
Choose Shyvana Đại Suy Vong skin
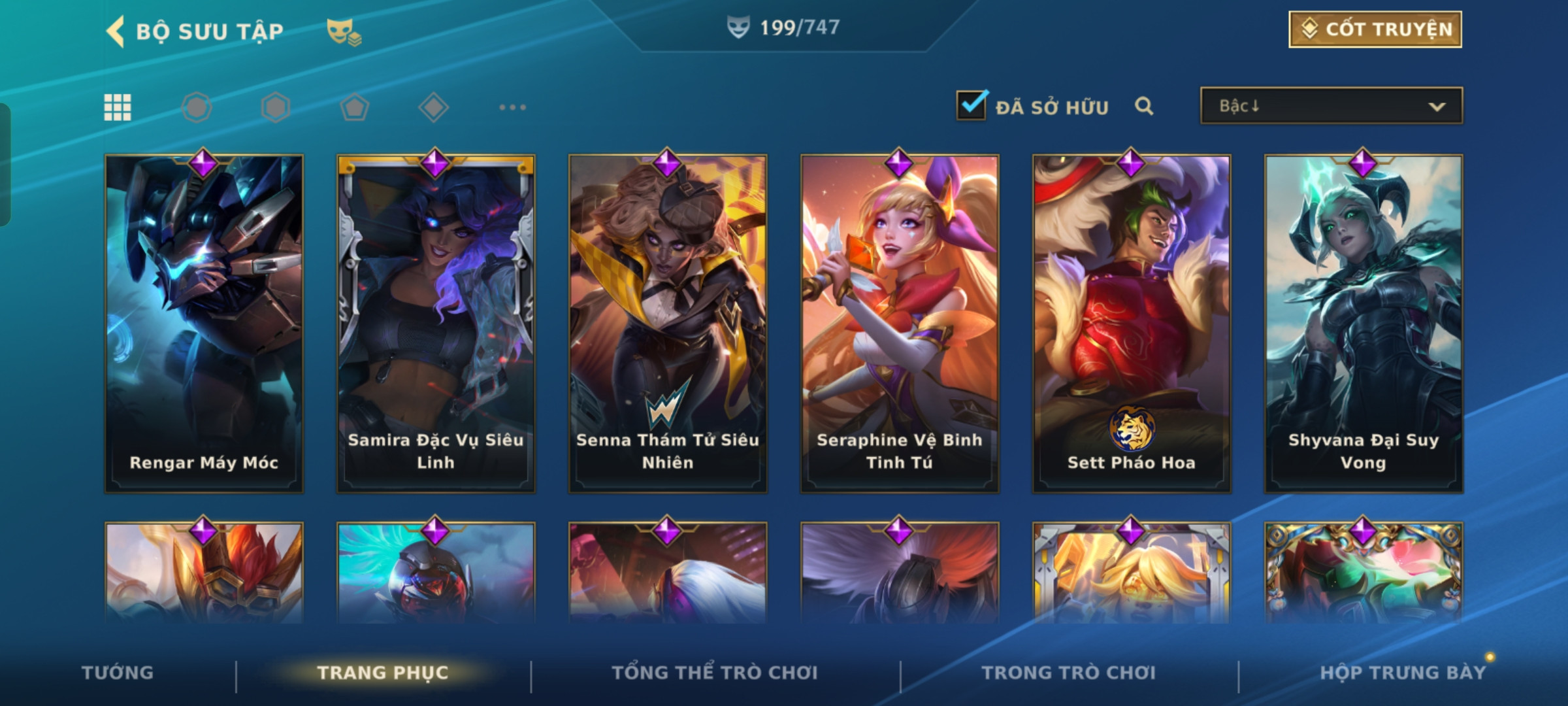pos(1364,324)
